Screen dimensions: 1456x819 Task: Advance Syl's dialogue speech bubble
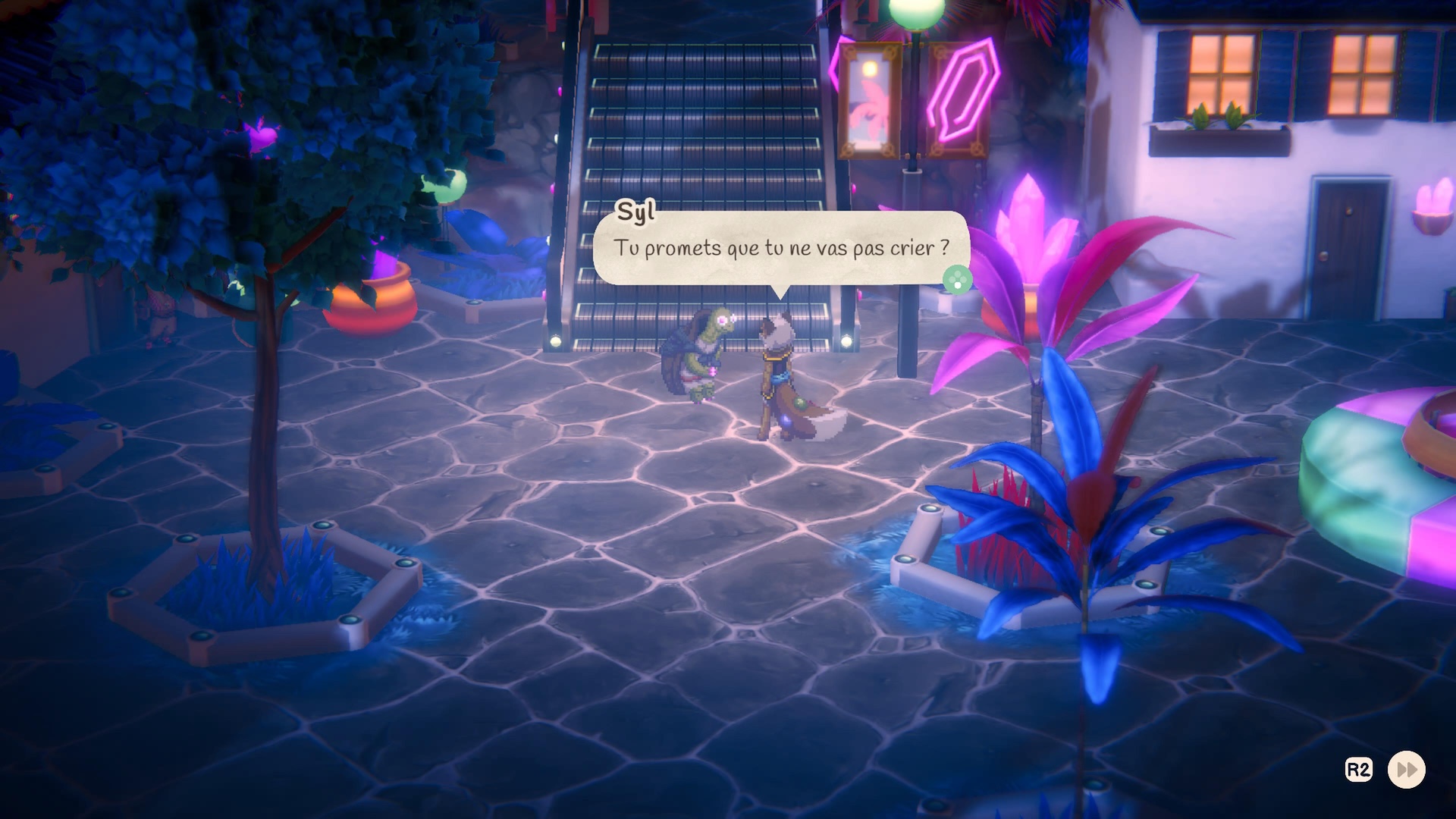tap(957, 279)
